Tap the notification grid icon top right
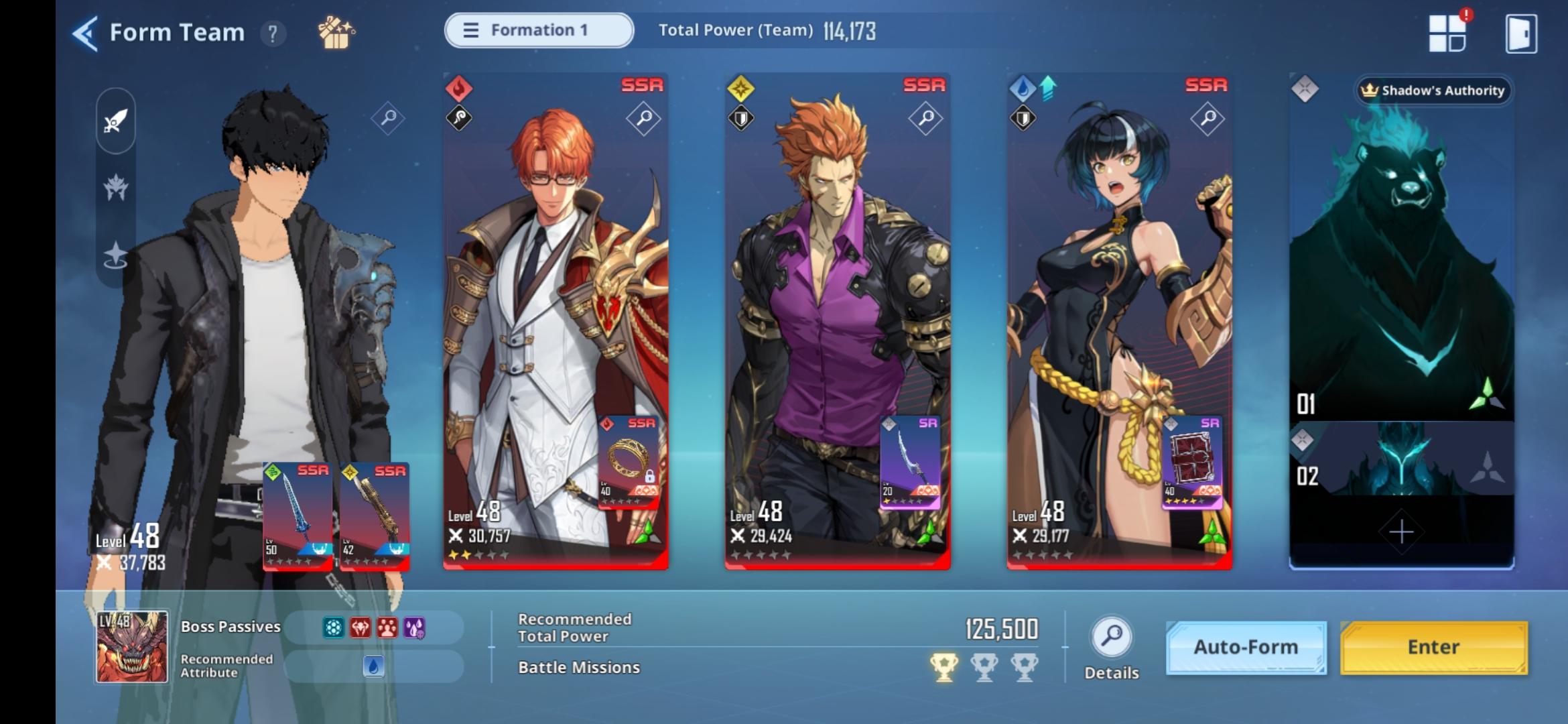The height and width of the screenshot is (724, 1568). 1449,33
